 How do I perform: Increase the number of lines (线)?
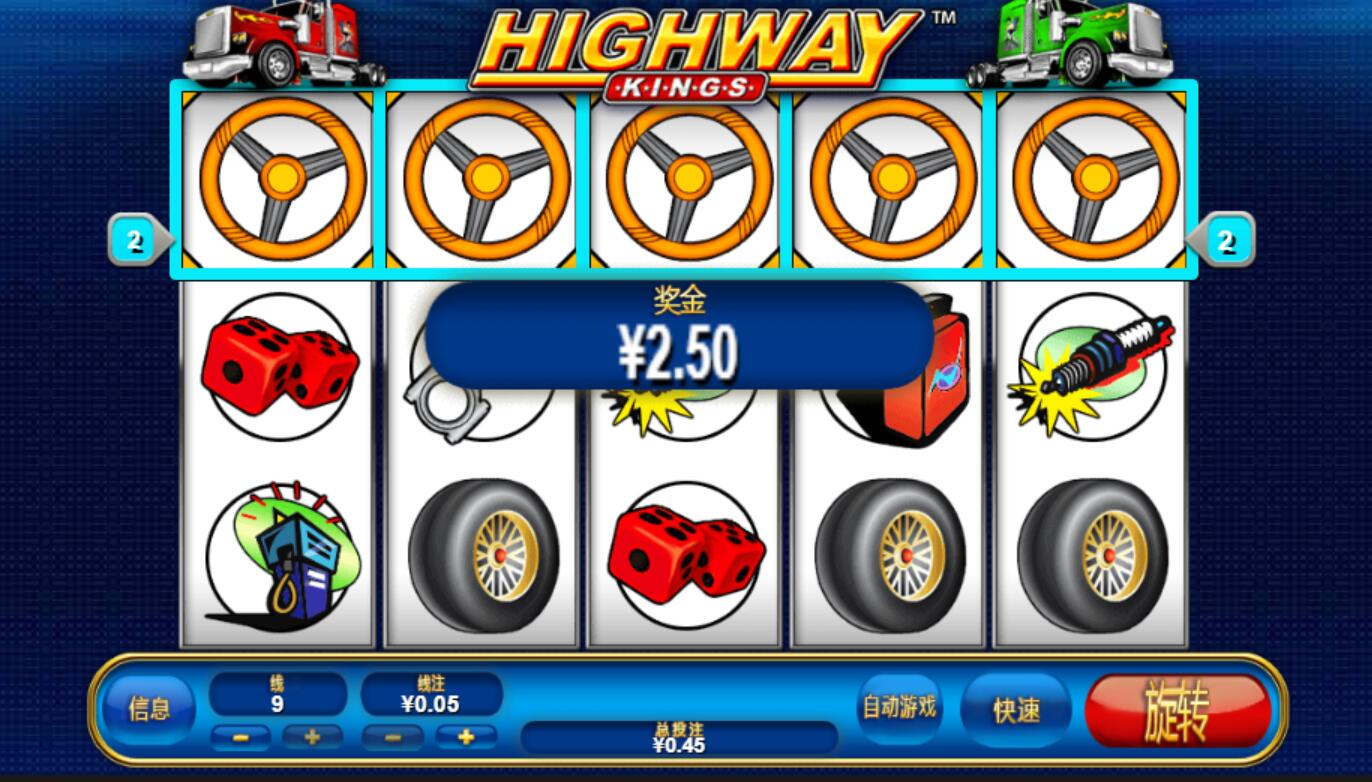point(312,738)
